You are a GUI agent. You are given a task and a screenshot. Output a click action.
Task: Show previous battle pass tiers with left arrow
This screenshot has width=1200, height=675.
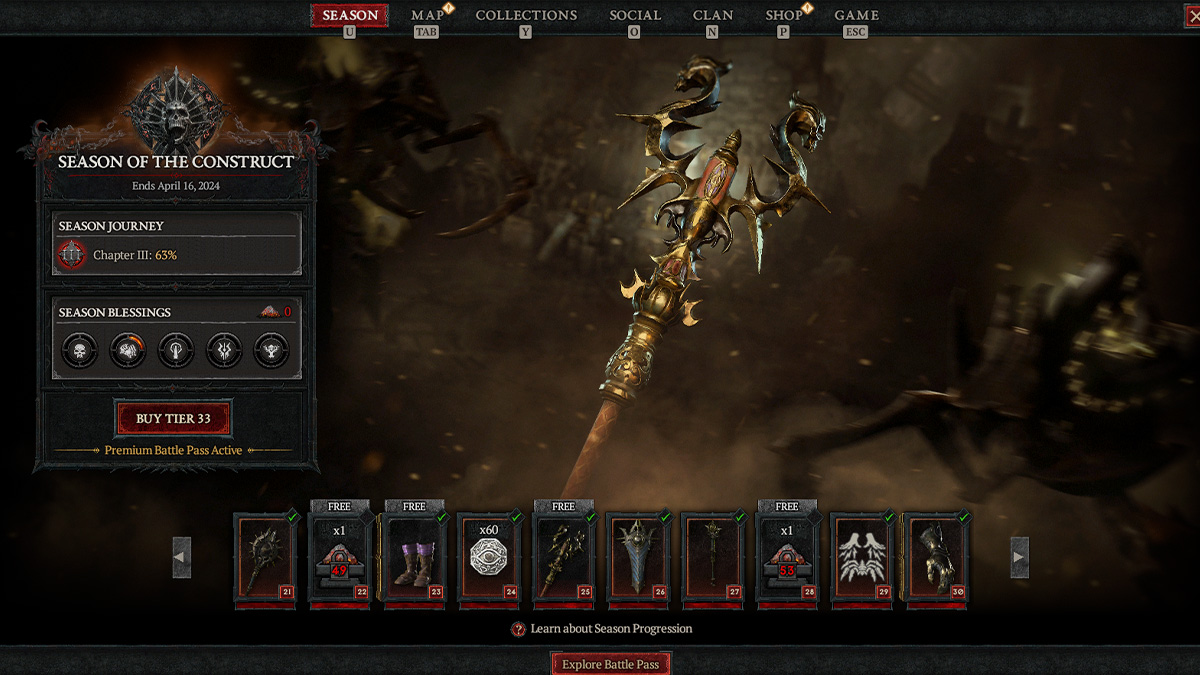click(x=181, y=557)
